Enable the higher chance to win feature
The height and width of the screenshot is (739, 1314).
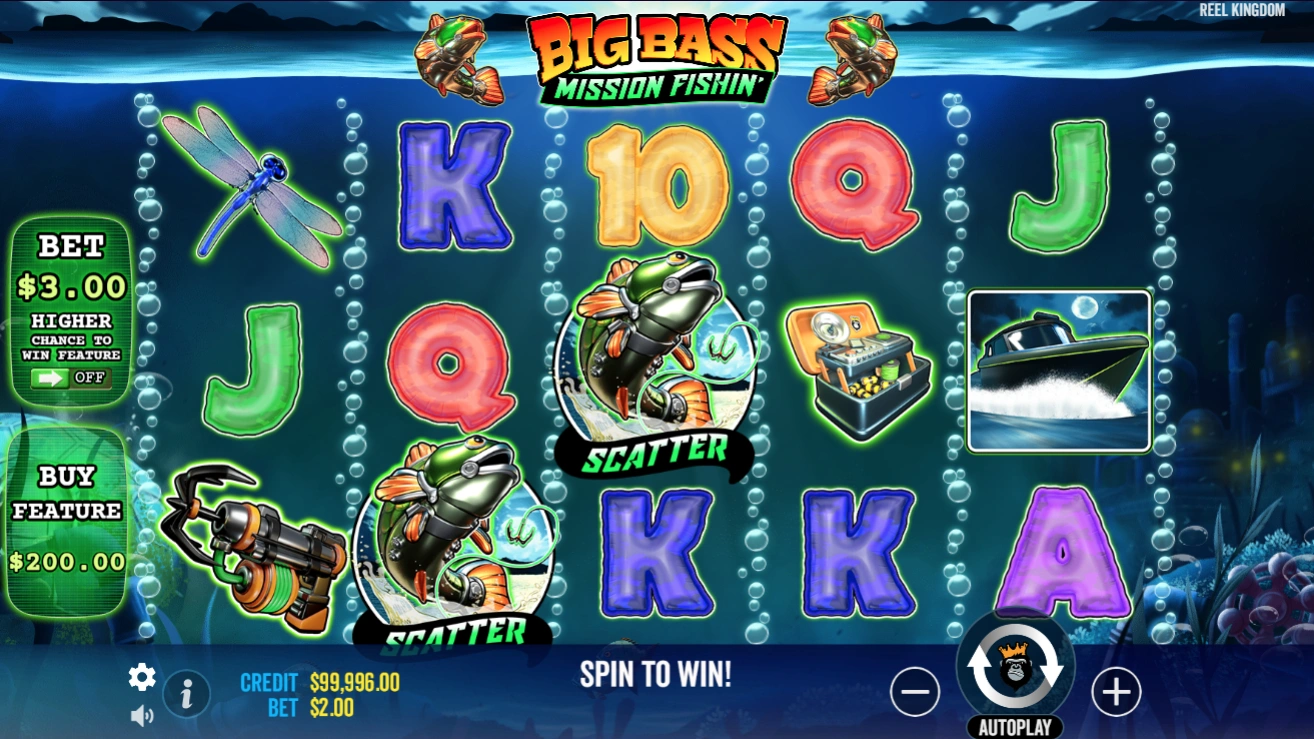pos(69,379)
